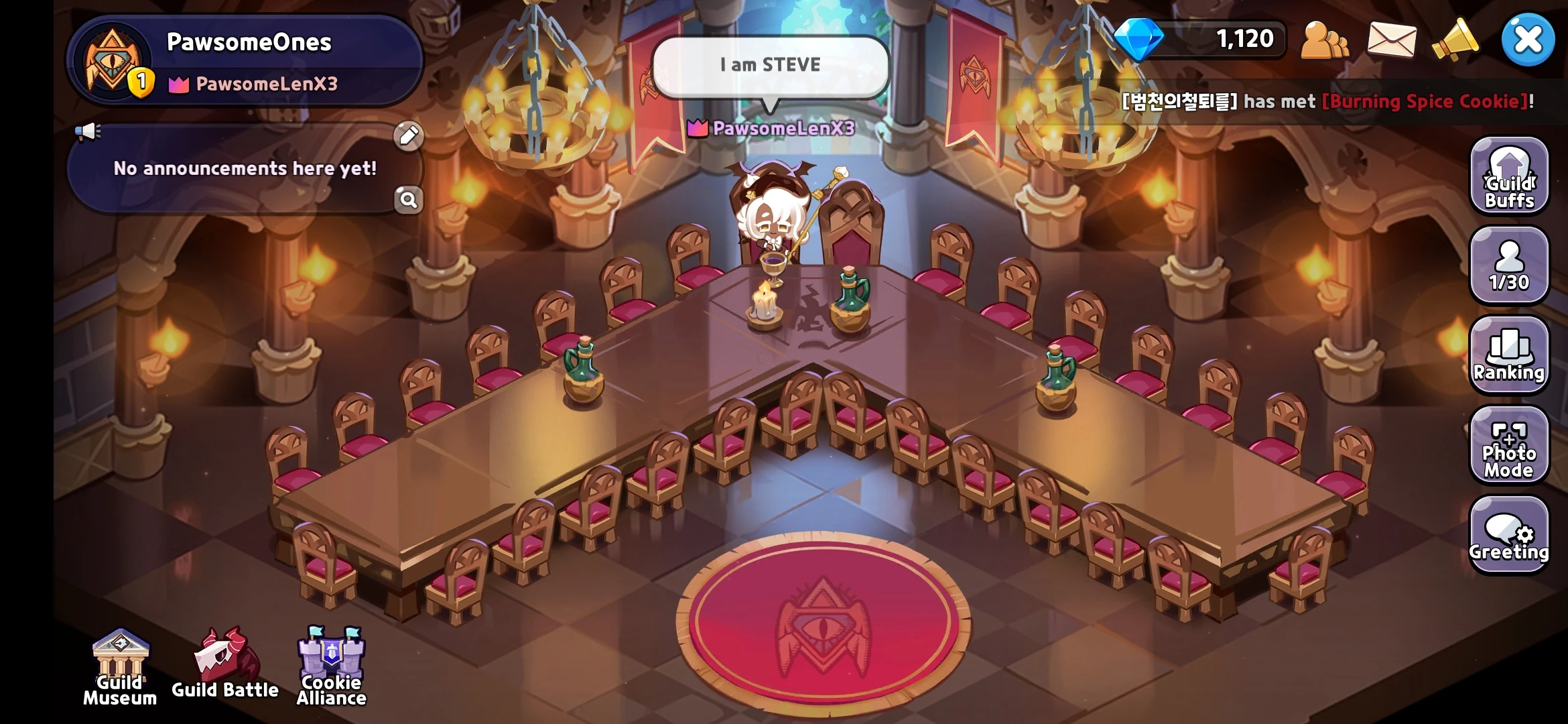
Task: Open the guild emblem badge
Action: (x=113, y=60)
